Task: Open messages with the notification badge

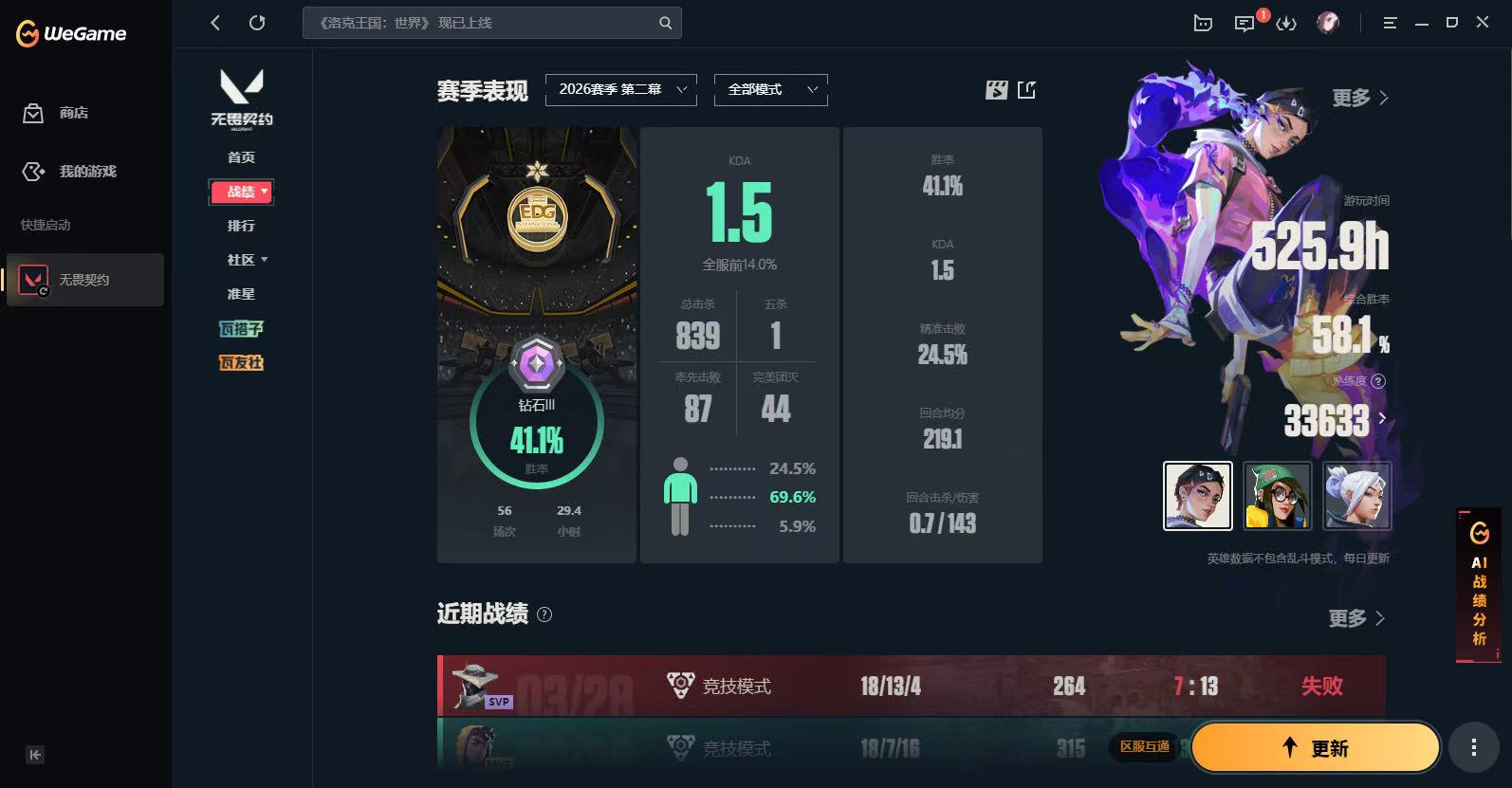Action: point(1245,23)
